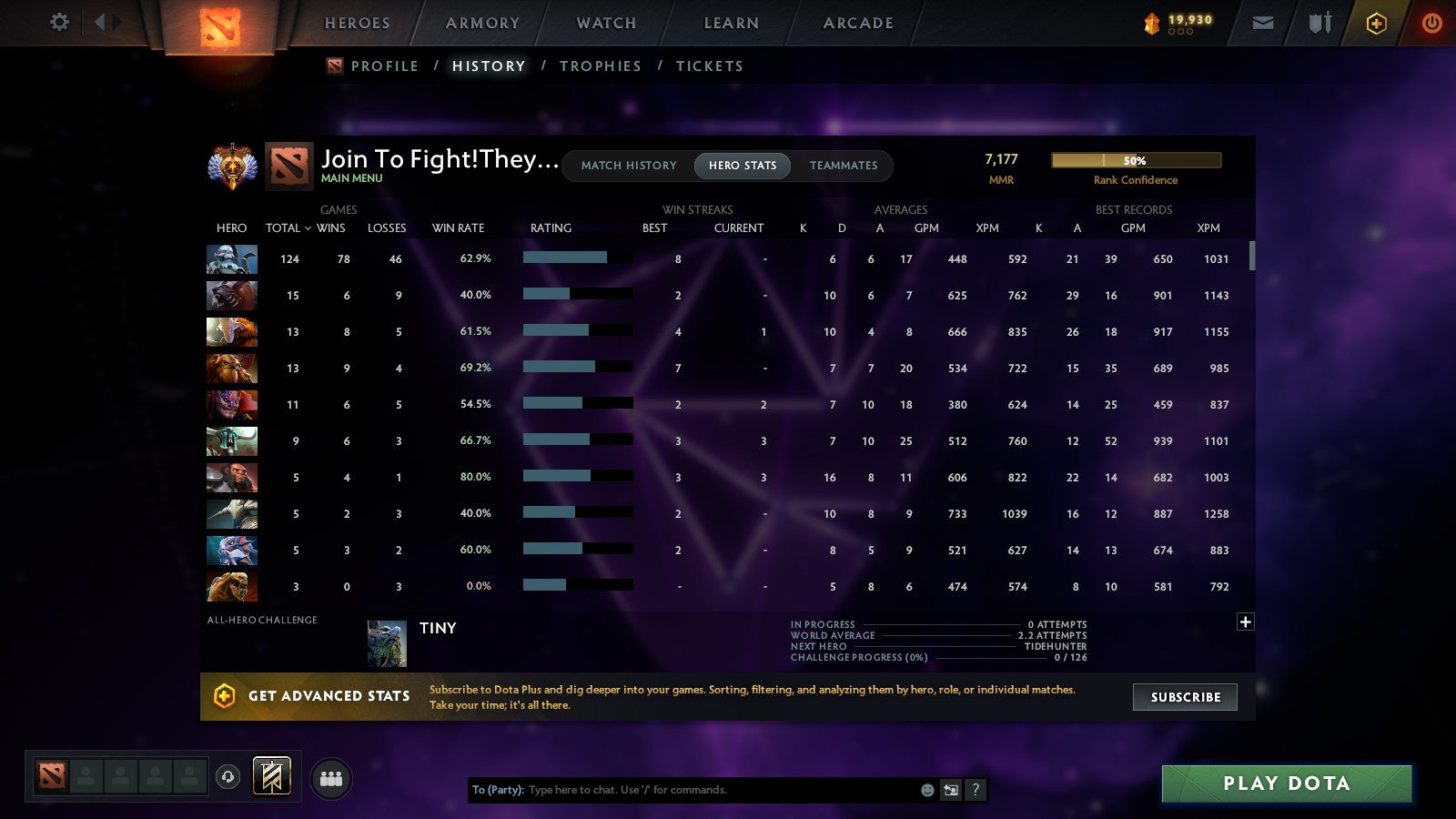1456x819 pixels.
Task: Click the settings gear icon
Action: pos(59,23)
